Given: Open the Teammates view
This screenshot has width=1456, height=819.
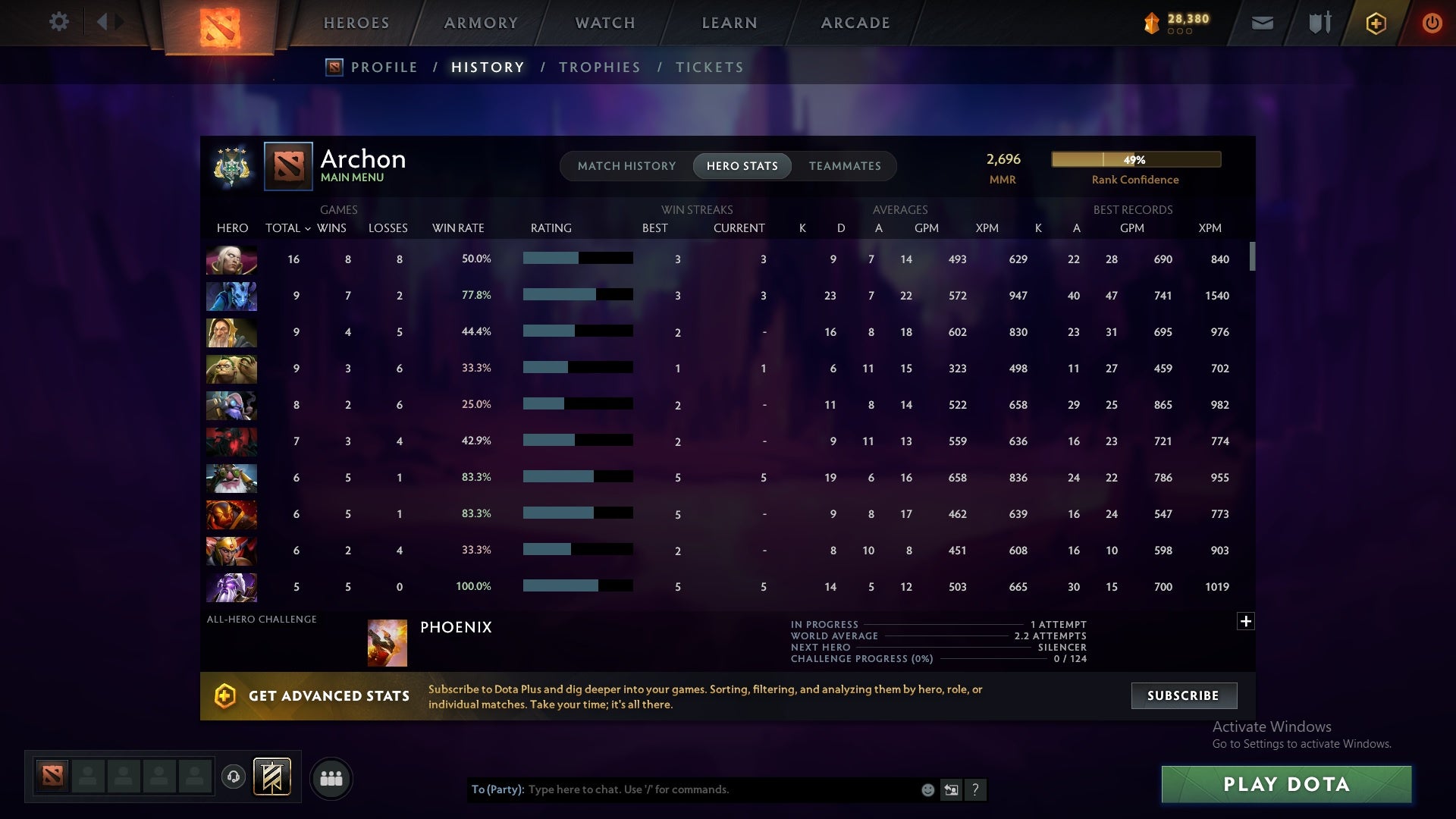Looking at the screenshot, I should 845,165.
